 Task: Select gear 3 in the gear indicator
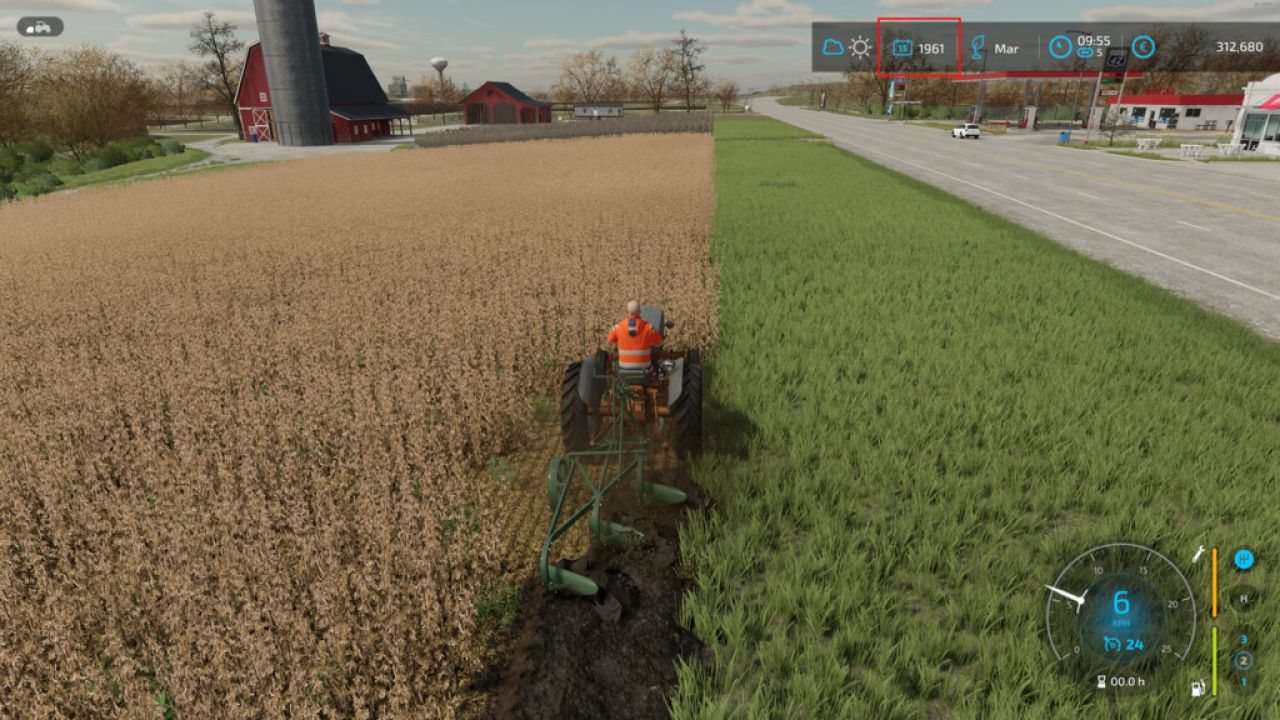(1244, 640)
